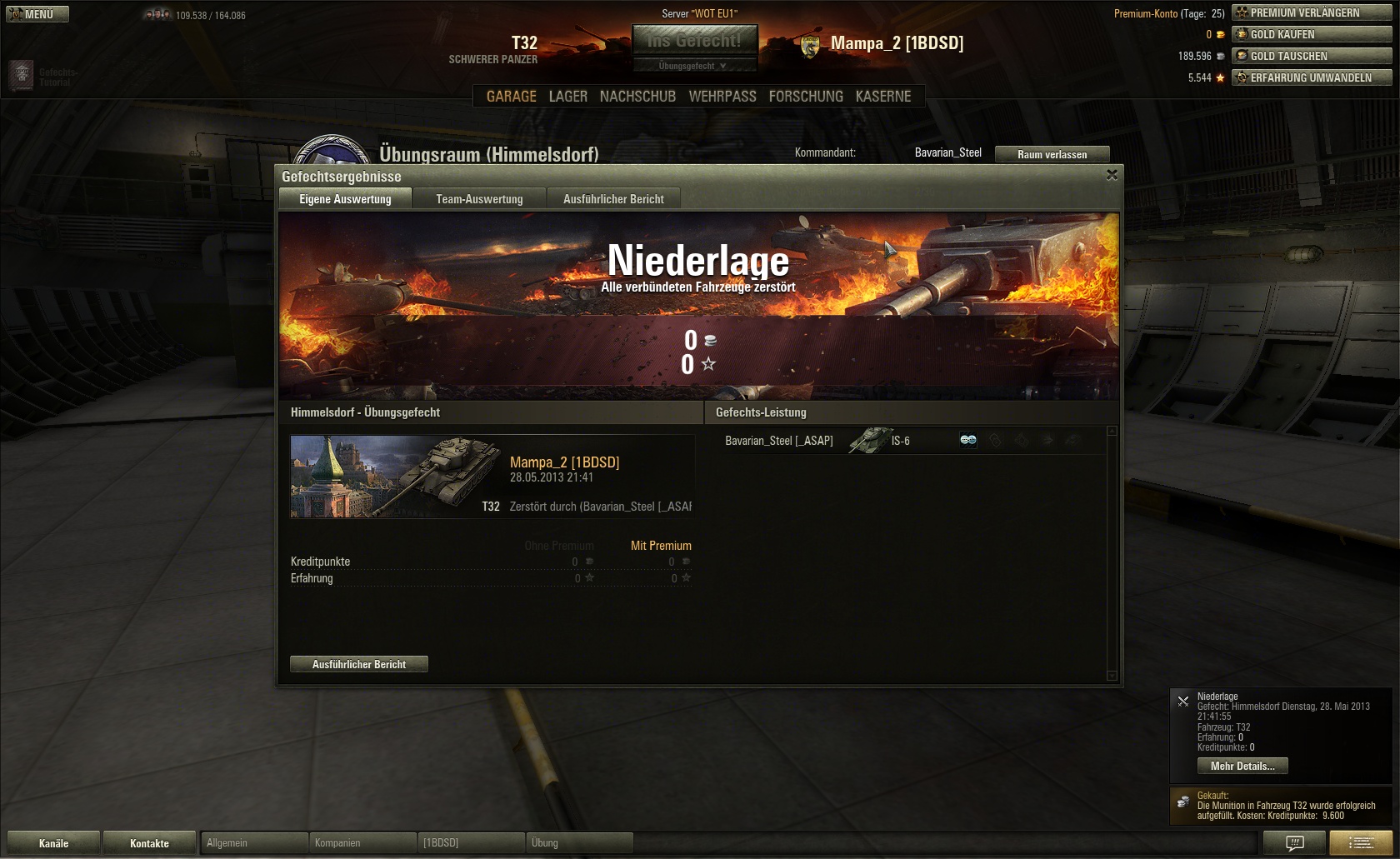1400x859 pixels.
Task: Select the Eigene Auswertung tab
Action: point(345,199)
